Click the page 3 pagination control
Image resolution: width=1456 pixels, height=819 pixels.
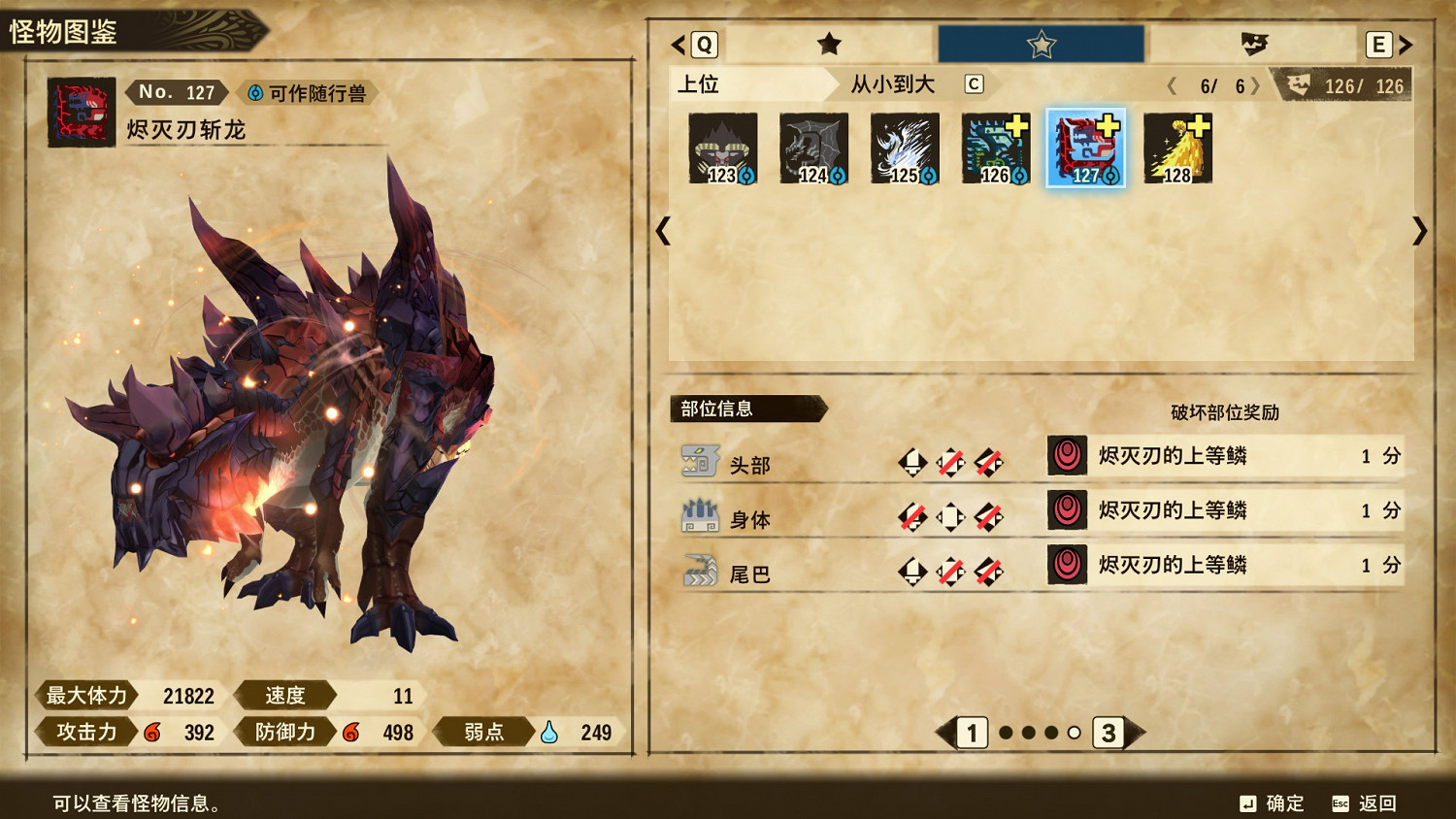click(x=1109, y=735)
